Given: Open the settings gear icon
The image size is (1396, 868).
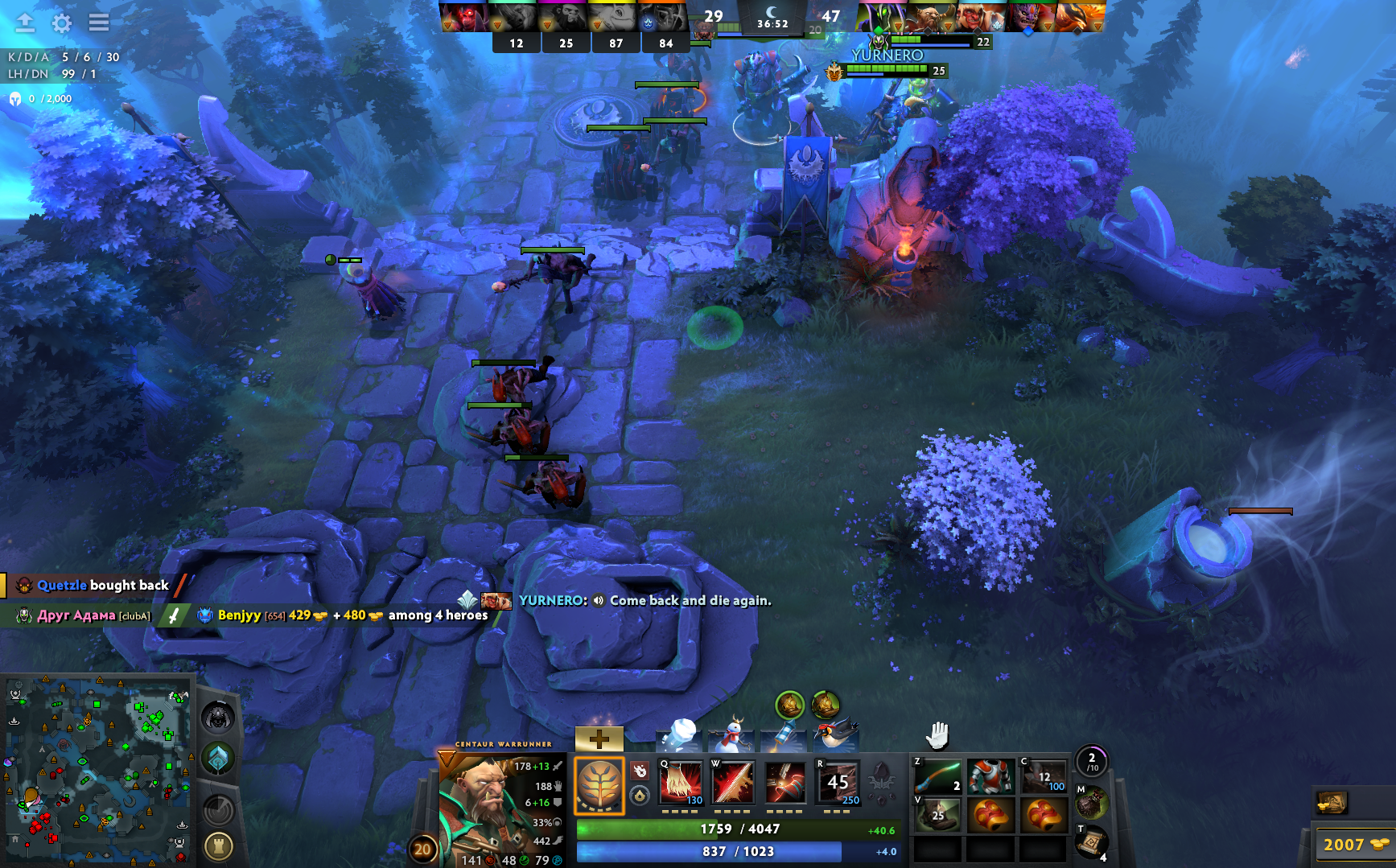Looking at the screenshot, I should (62, 23).
